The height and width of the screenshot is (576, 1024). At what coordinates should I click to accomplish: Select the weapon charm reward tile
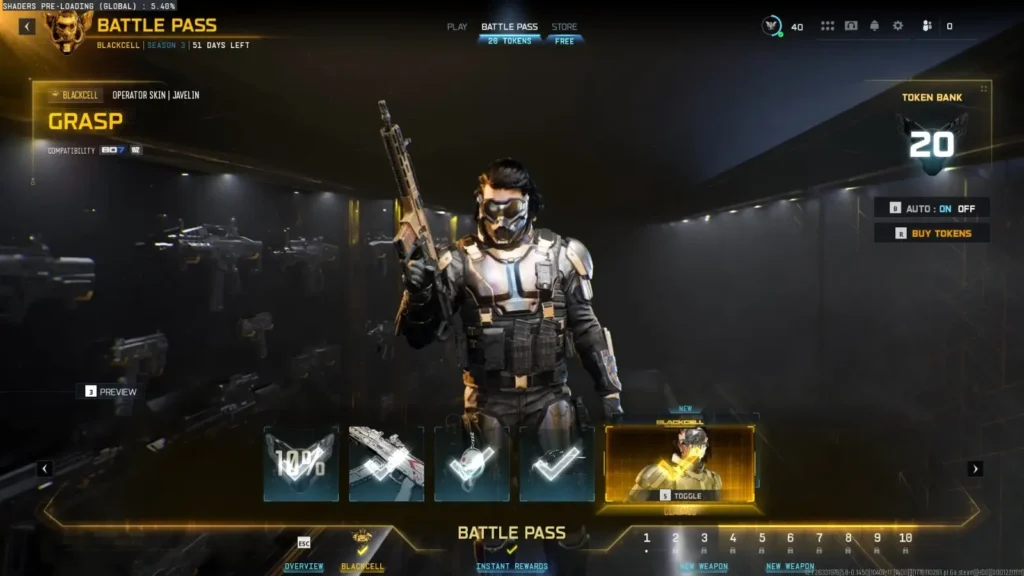[x=472, y=463]
